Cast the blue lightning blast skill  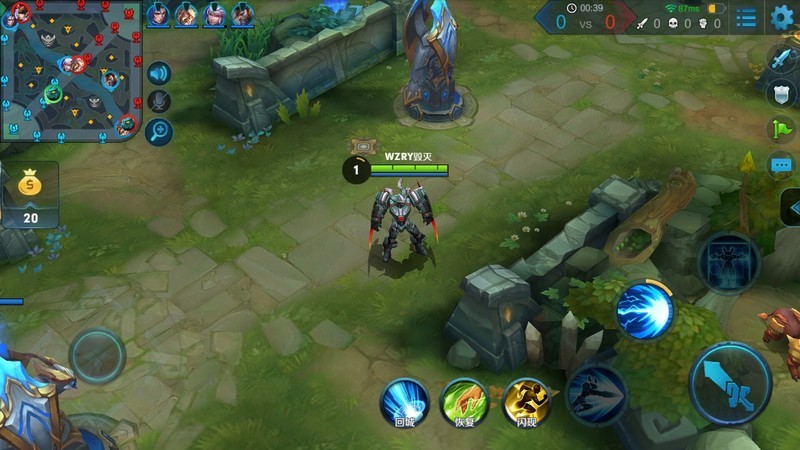[644, 309]
